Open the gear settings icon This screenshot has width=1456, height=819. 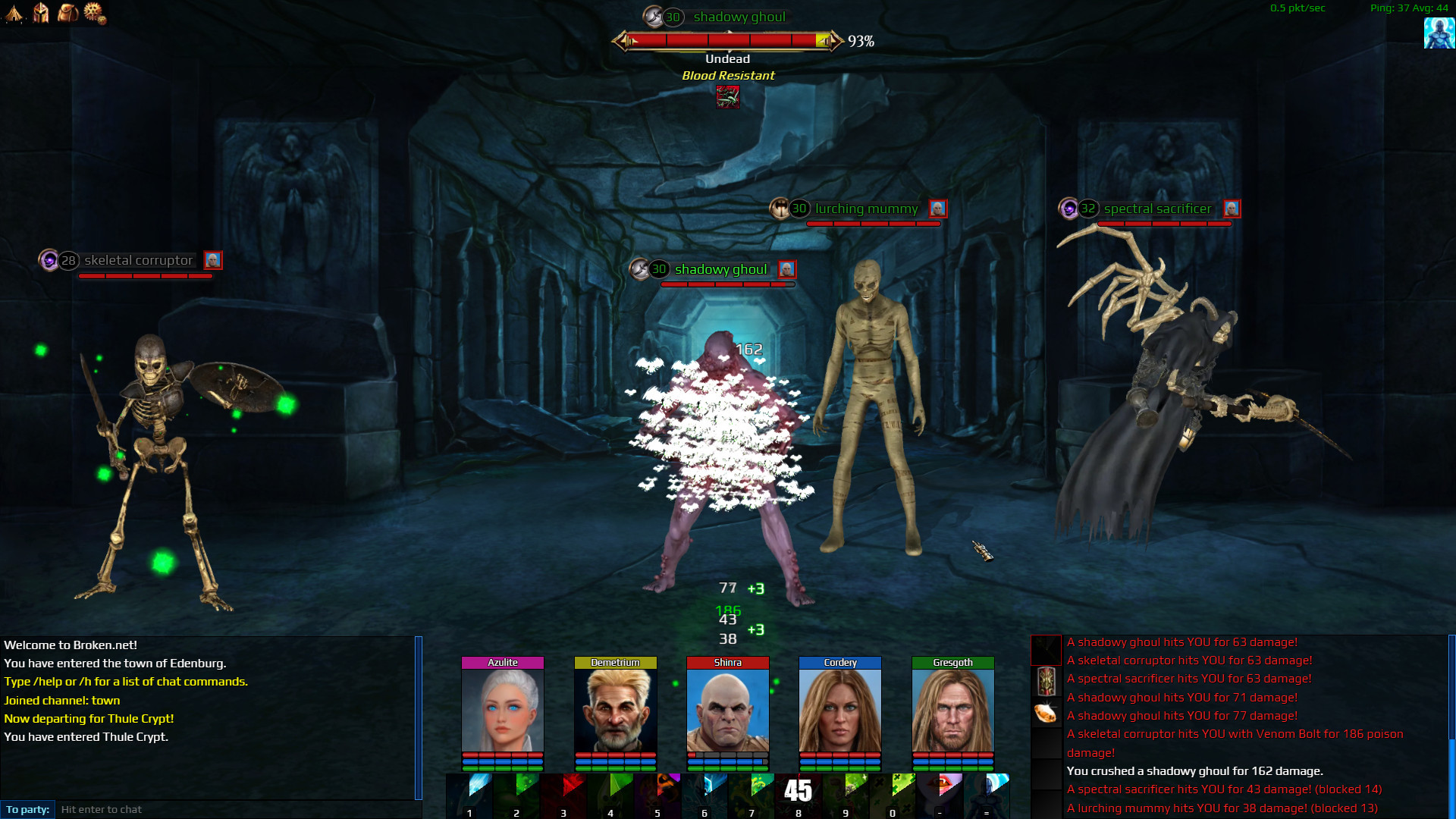pyautogui.click(x=94, y=13)
